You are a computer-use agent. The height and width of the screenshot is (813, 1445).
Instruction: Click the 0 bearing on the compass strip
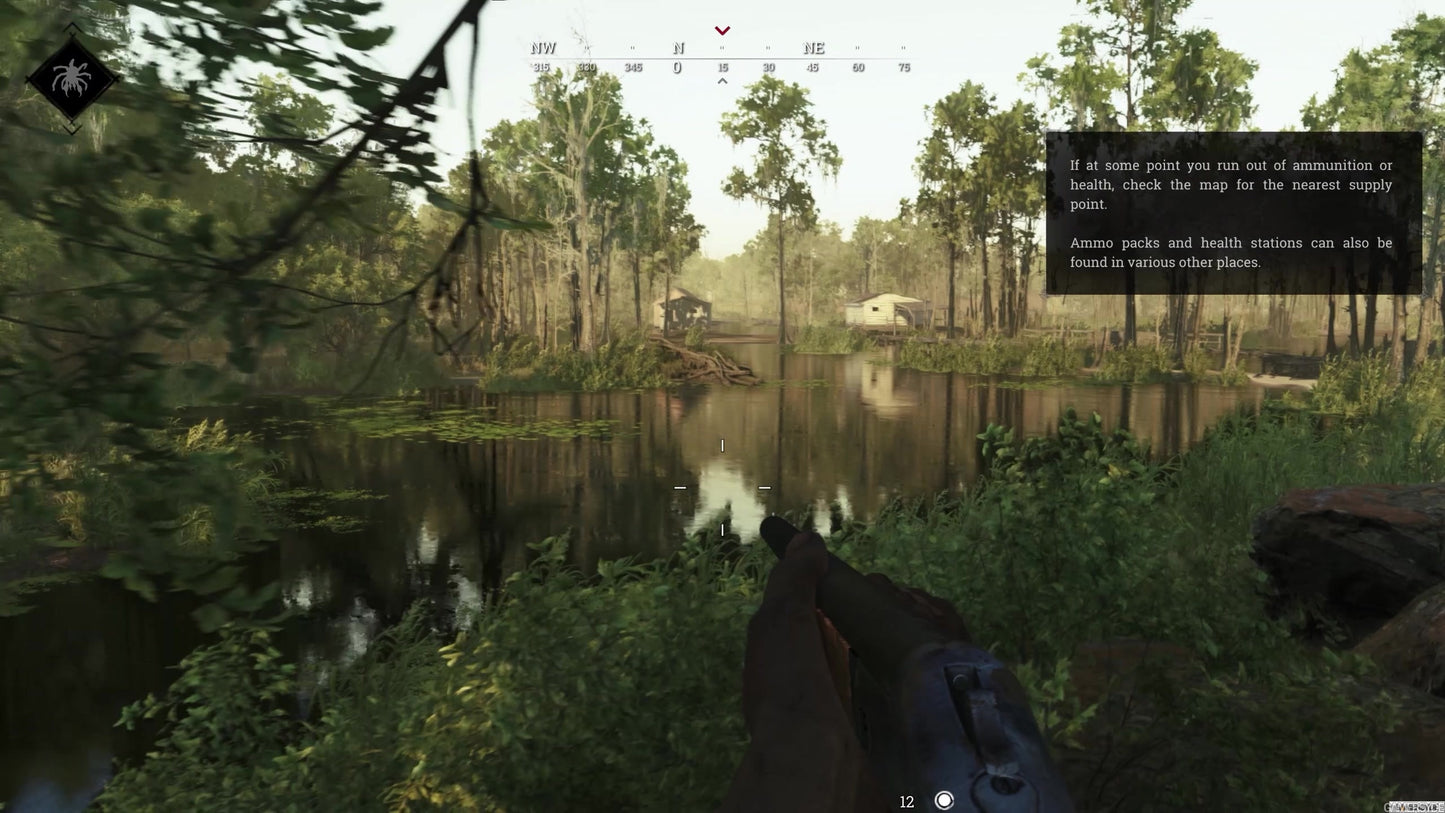point(676,66)
